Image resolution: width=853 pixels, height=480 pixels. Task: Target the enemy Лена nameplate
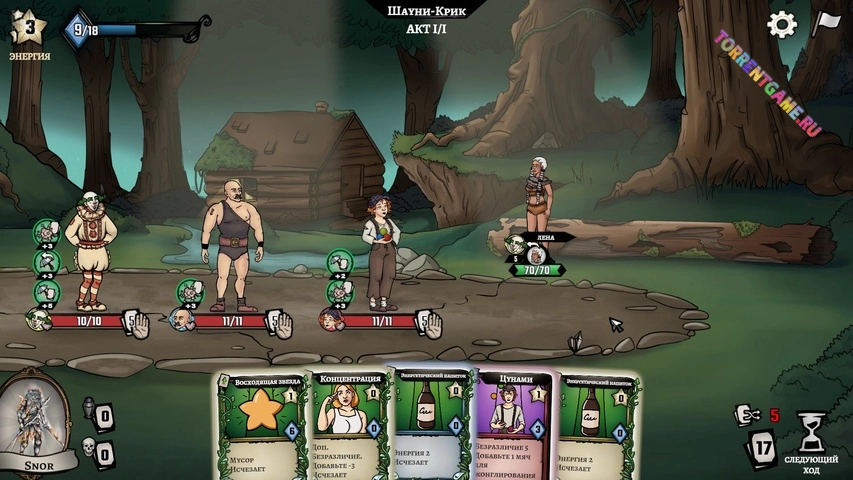tap(546, 237)
